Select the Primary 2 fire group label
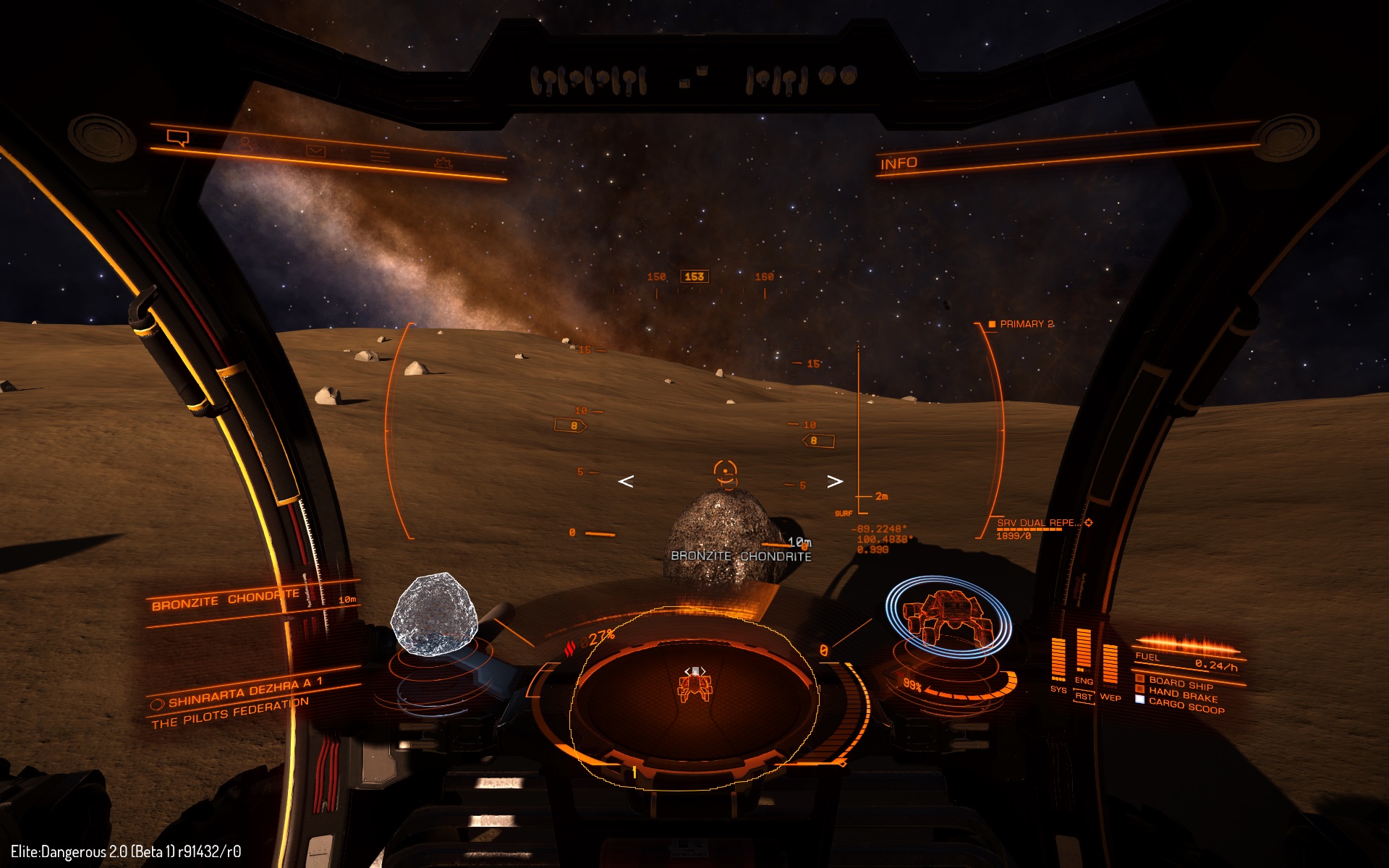Viewport: 1389px width, 868px height. coord(1026,324)
